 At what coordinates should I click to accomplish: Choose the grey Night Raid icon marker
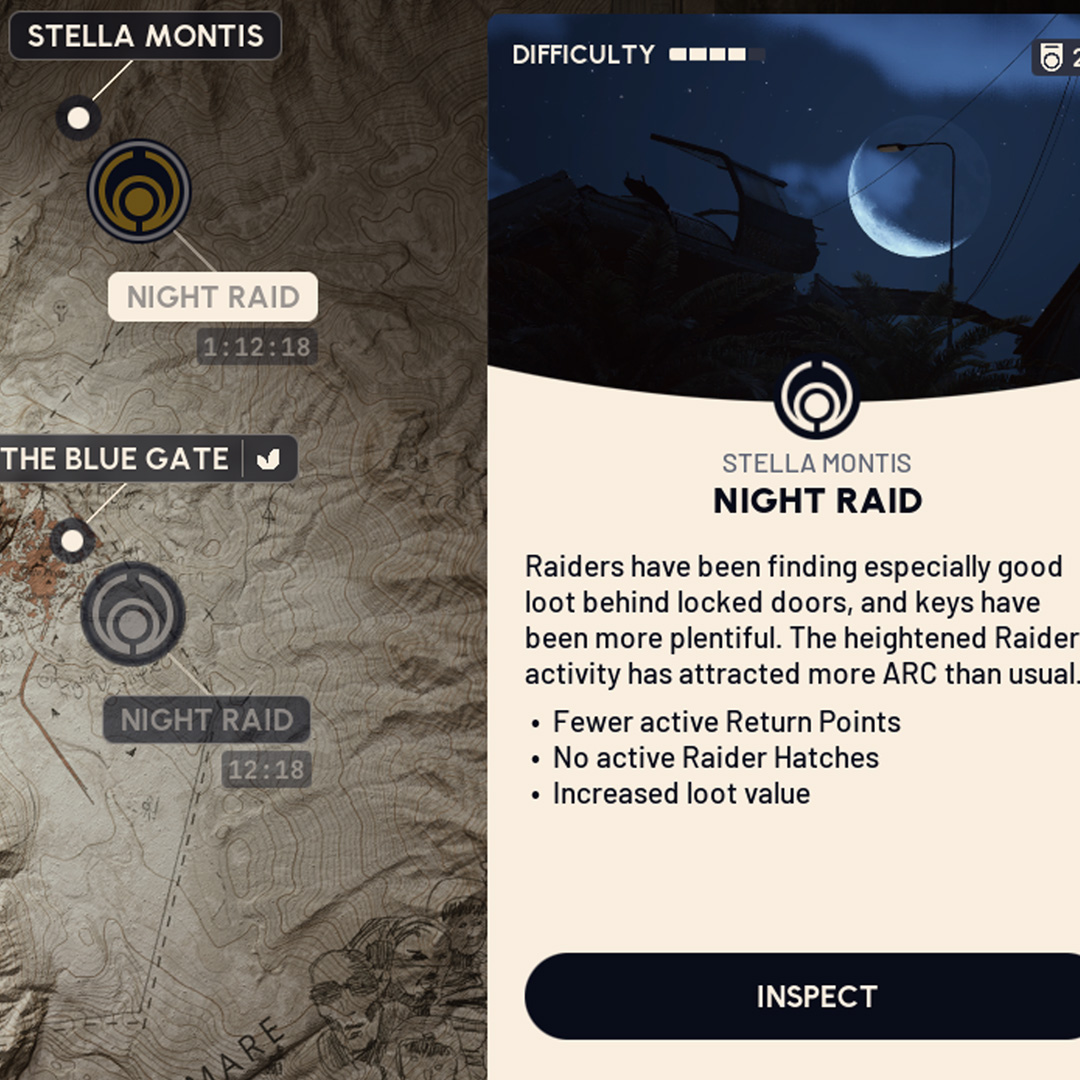133,613
